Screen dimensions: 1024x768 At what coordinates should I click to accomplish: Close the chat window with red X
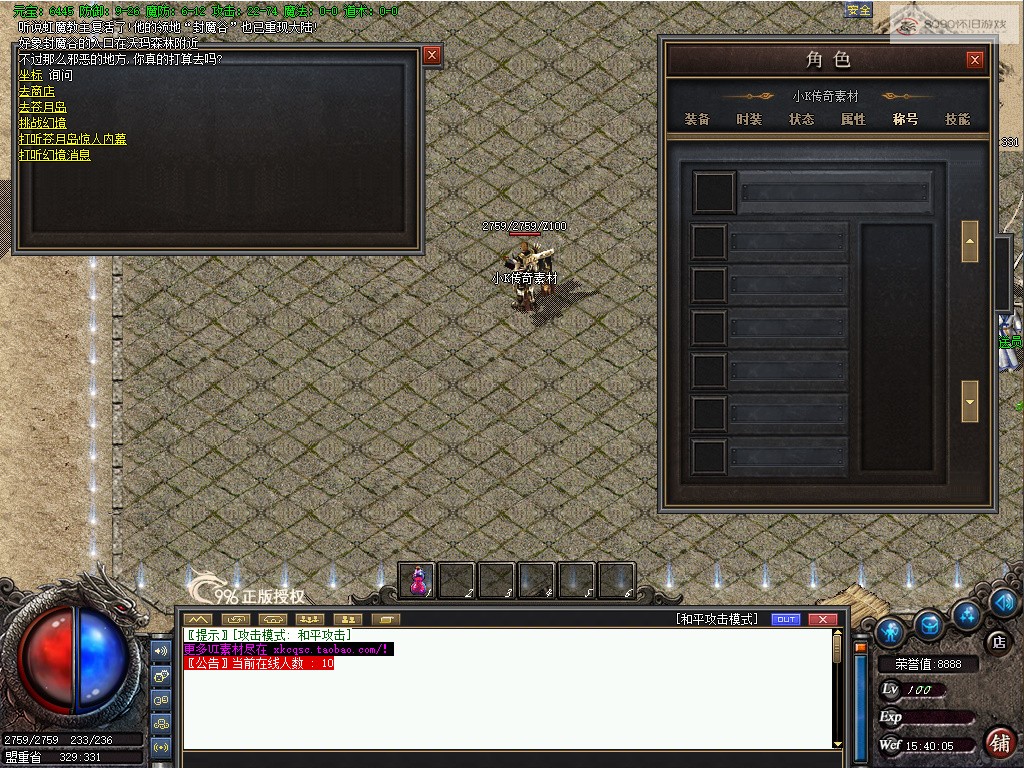coord(822,619)
